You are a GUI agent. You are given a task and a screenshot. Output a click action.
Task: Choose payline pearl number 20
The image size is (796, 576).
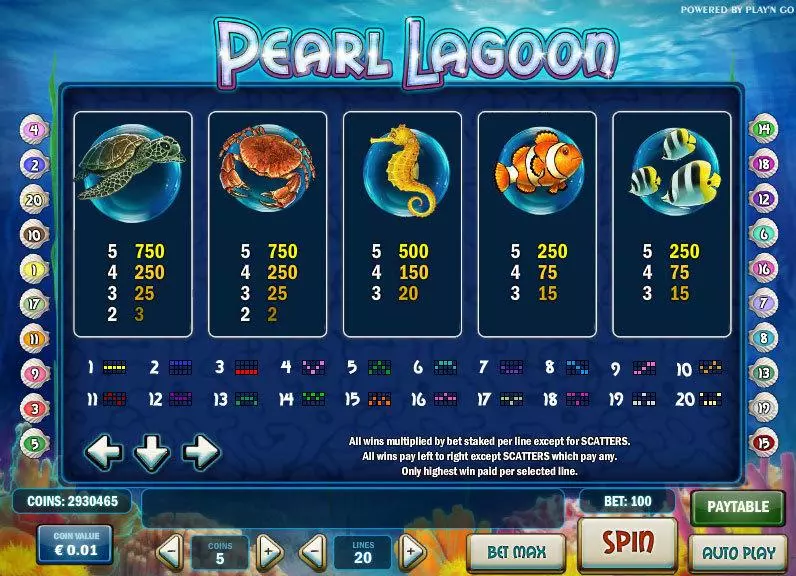33,199
